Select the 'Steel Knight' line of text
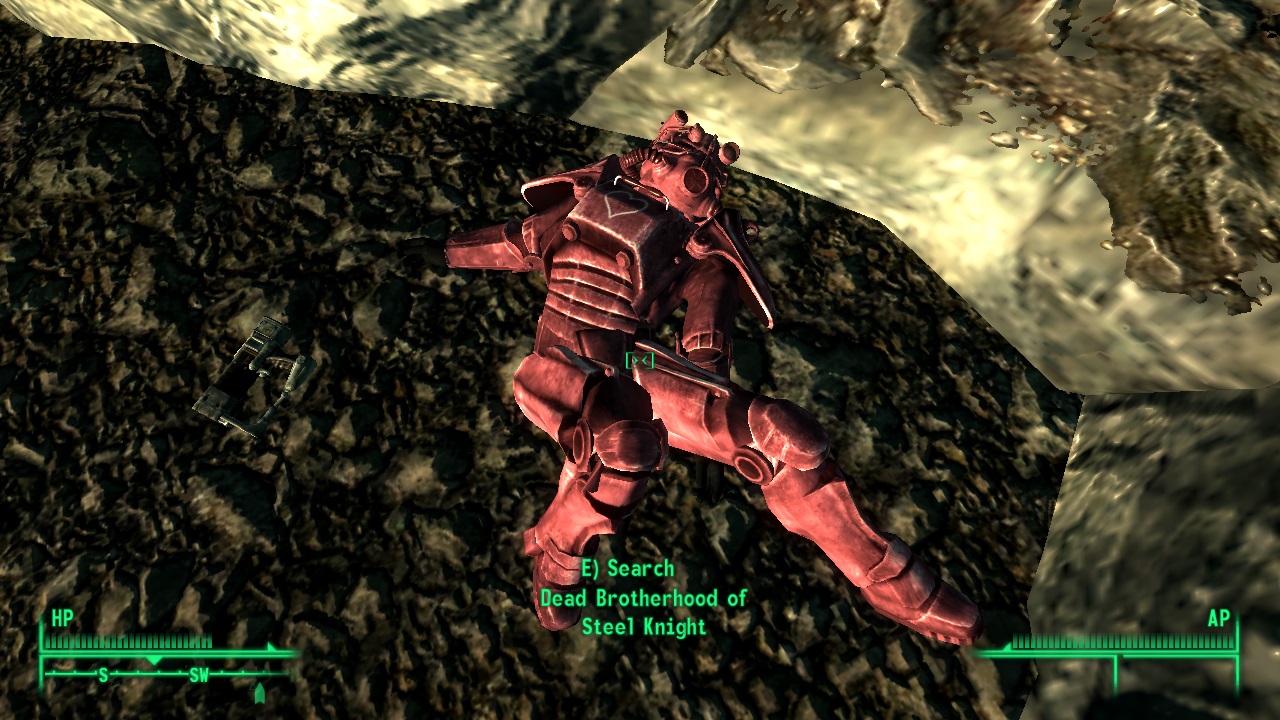Screen dimensions: 1280x720 click(x=642, y=628)
